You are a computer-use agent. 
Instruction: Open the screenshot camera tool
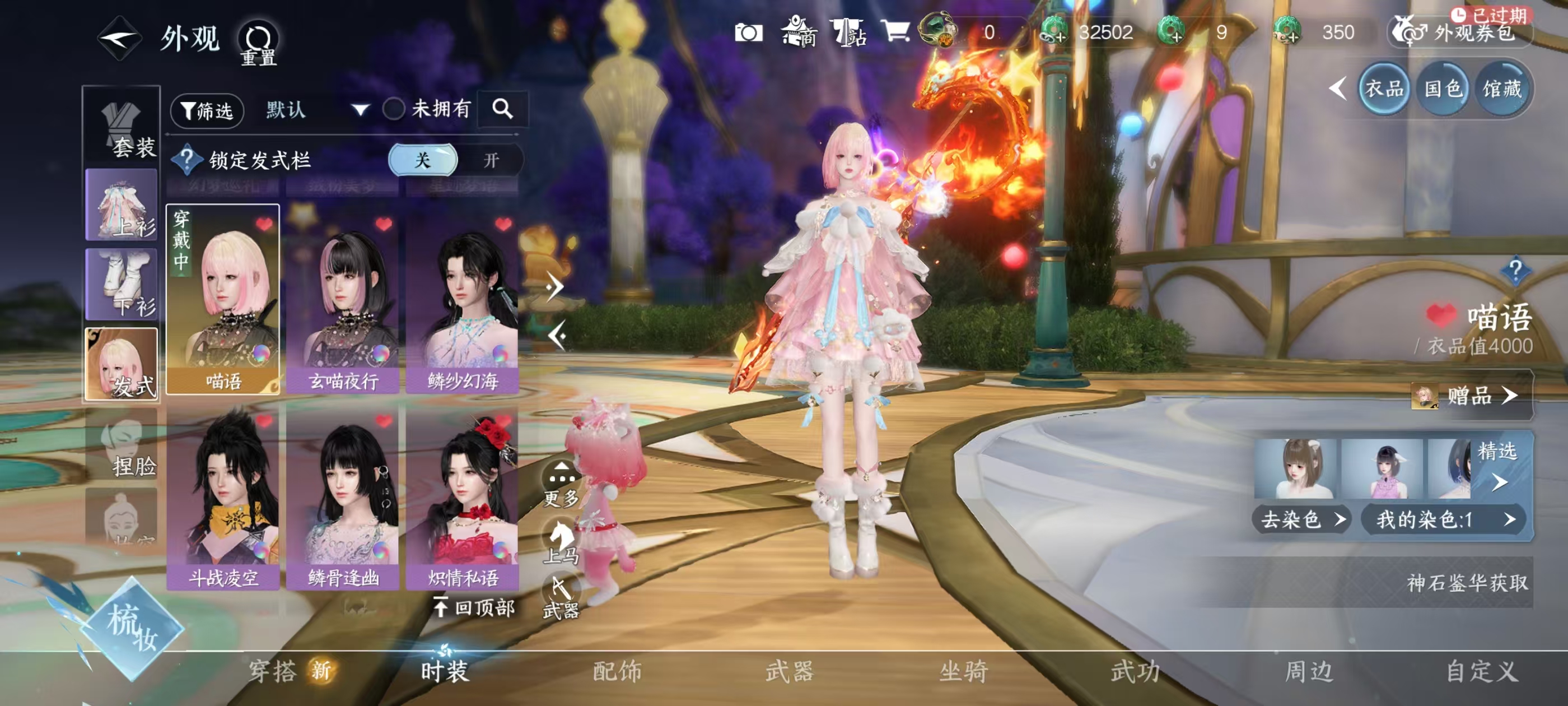[x=750, y=32]
